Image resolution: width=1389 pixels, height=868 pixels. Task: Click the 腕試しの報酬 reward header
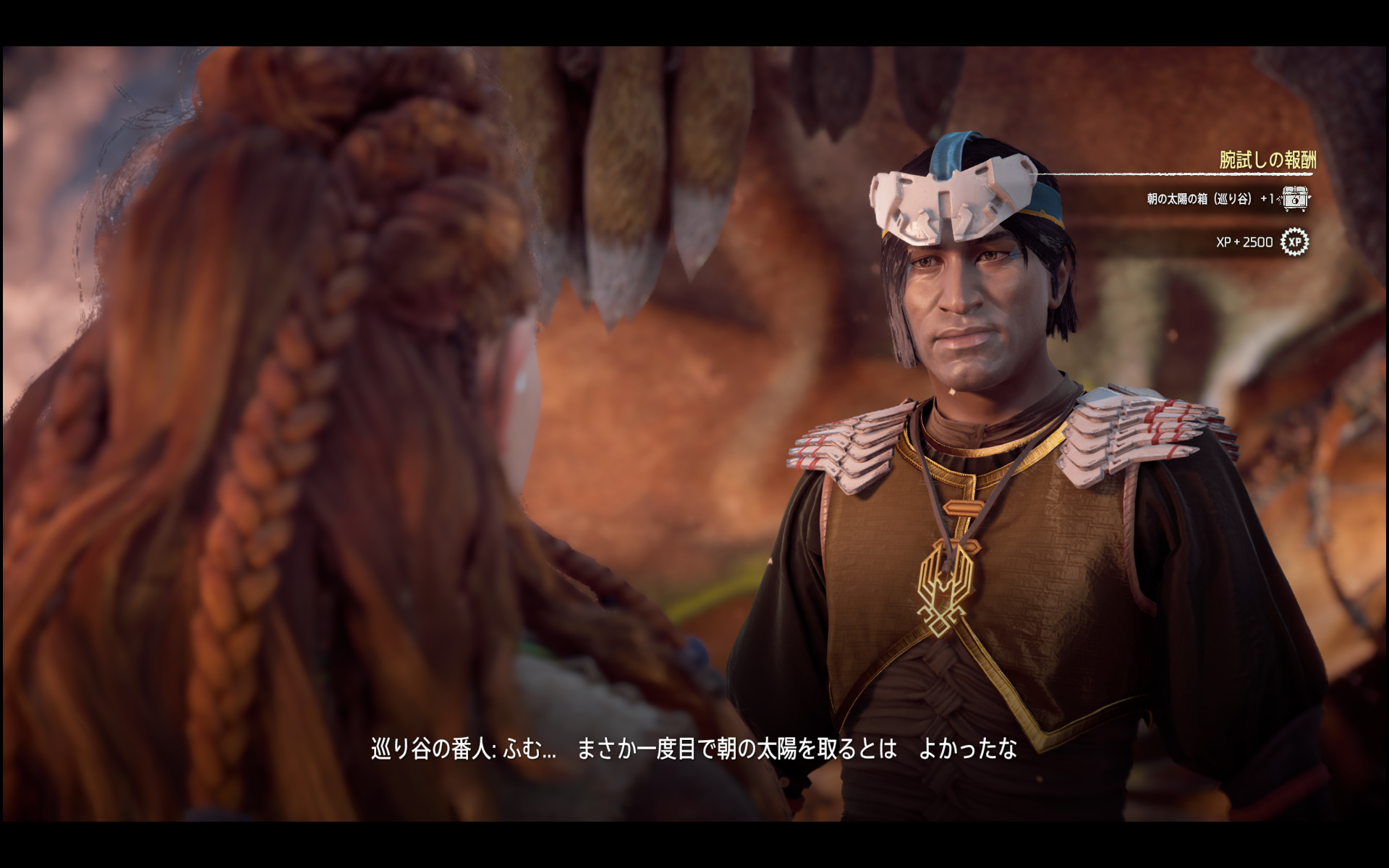pyautogui.click(x=1267, y=159)
